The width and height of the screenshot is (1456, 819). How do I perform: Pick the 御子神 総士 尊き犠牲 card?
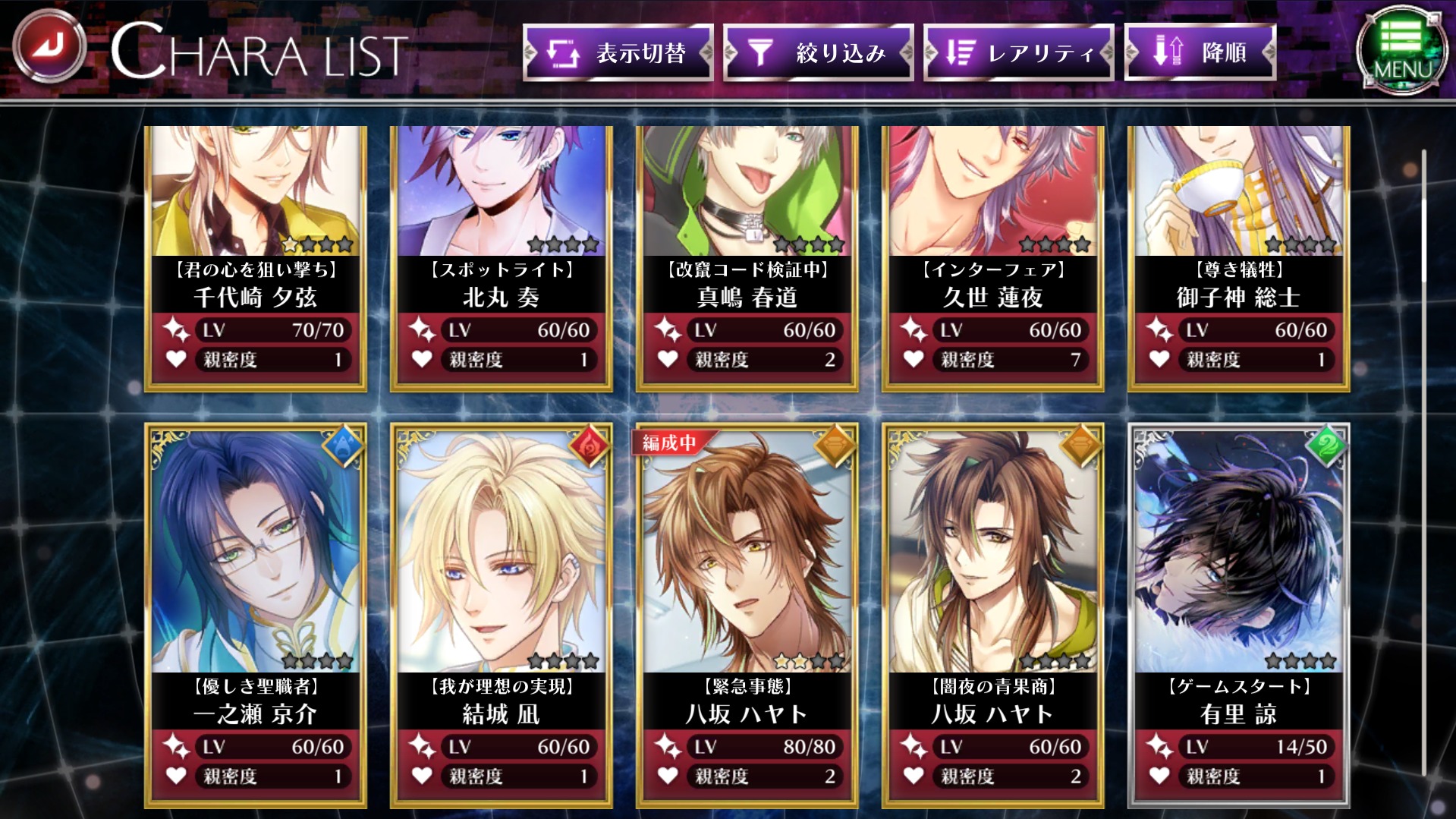click(1239, 258)
